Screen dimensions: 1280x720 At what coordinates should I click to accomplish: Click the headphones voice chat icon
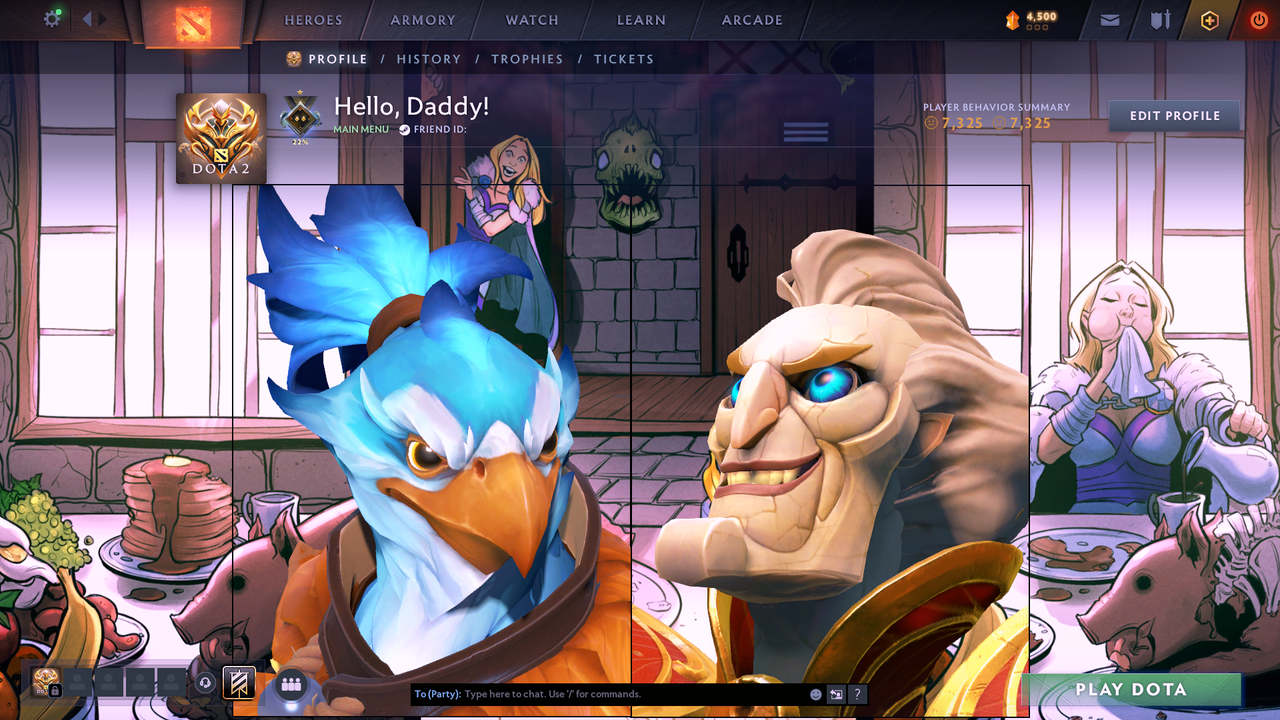[x=204, y=683]
